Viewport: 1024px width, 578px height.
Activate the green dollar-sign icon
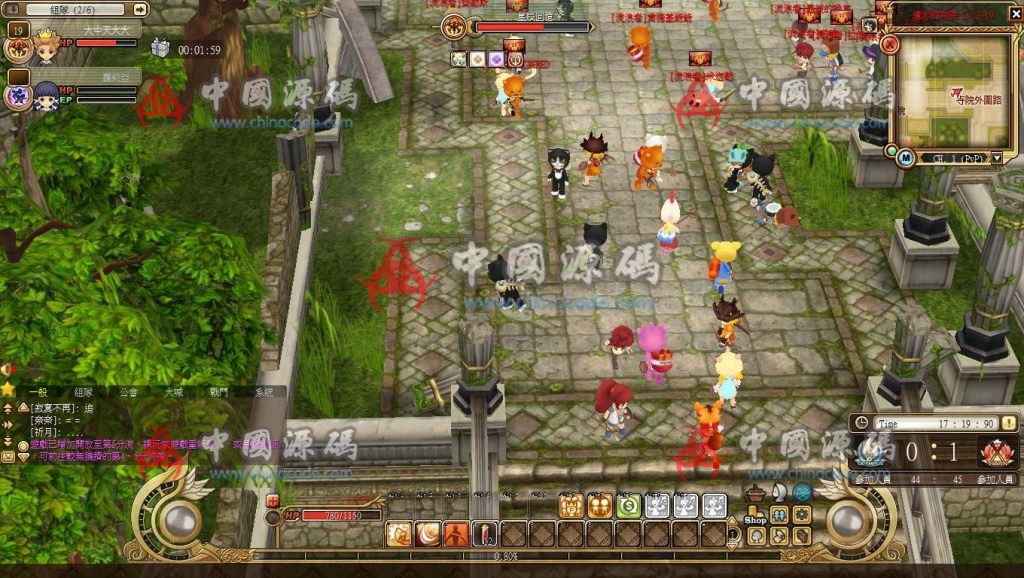pyautogui.click(x=629, y=506)
